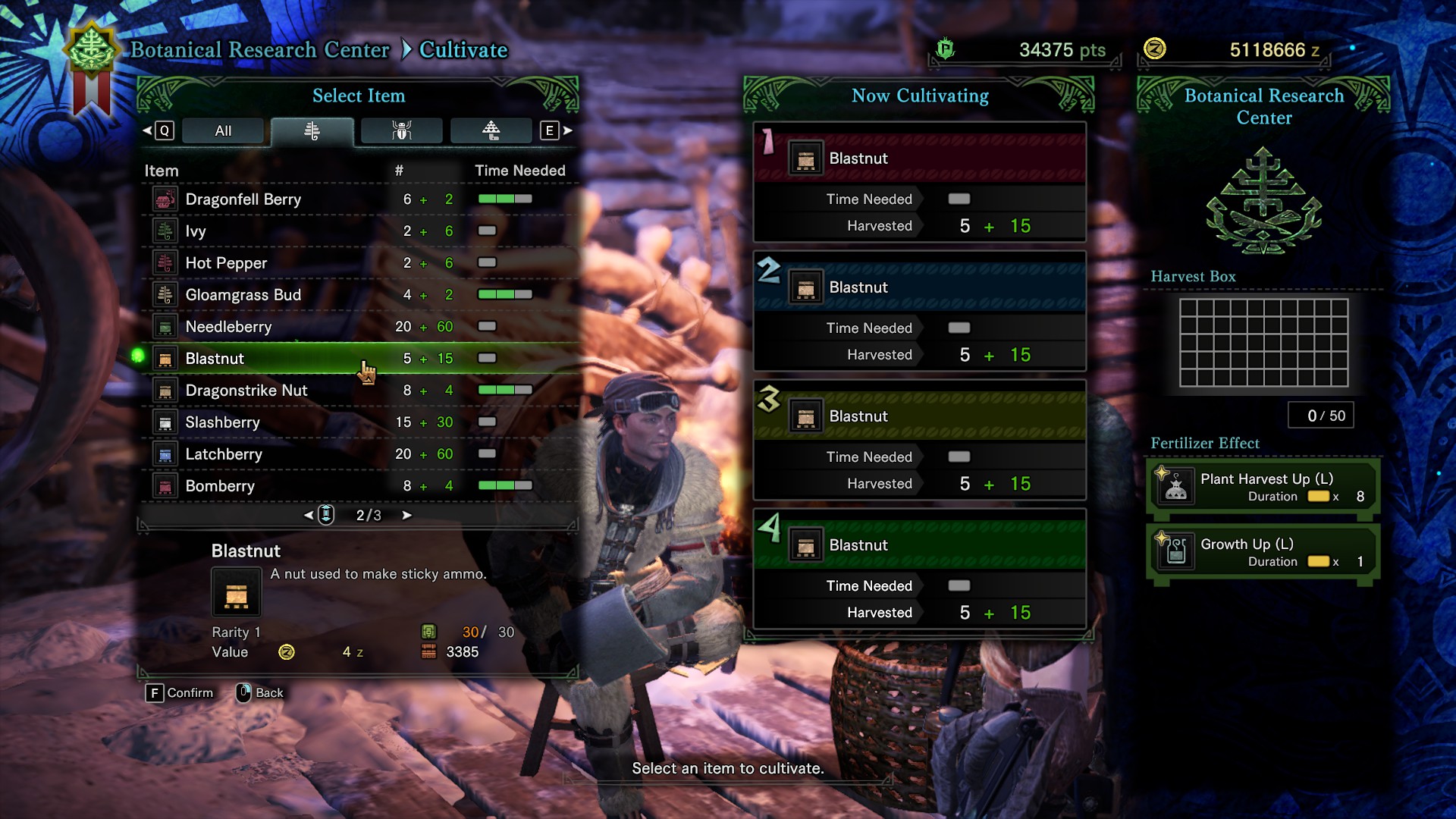
Task: Go to the next item page
Action: [407, 516]
